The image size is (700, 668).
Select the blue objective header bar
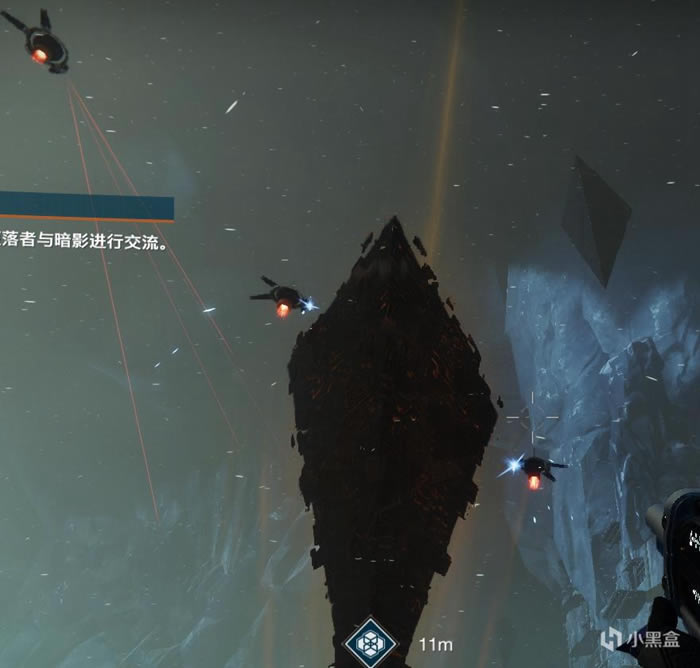click(x=86, y=206)
